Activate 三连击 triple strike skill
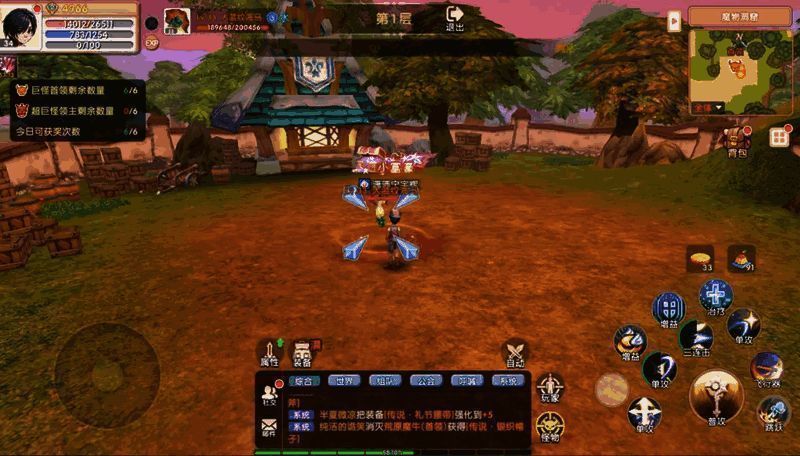 697,337
